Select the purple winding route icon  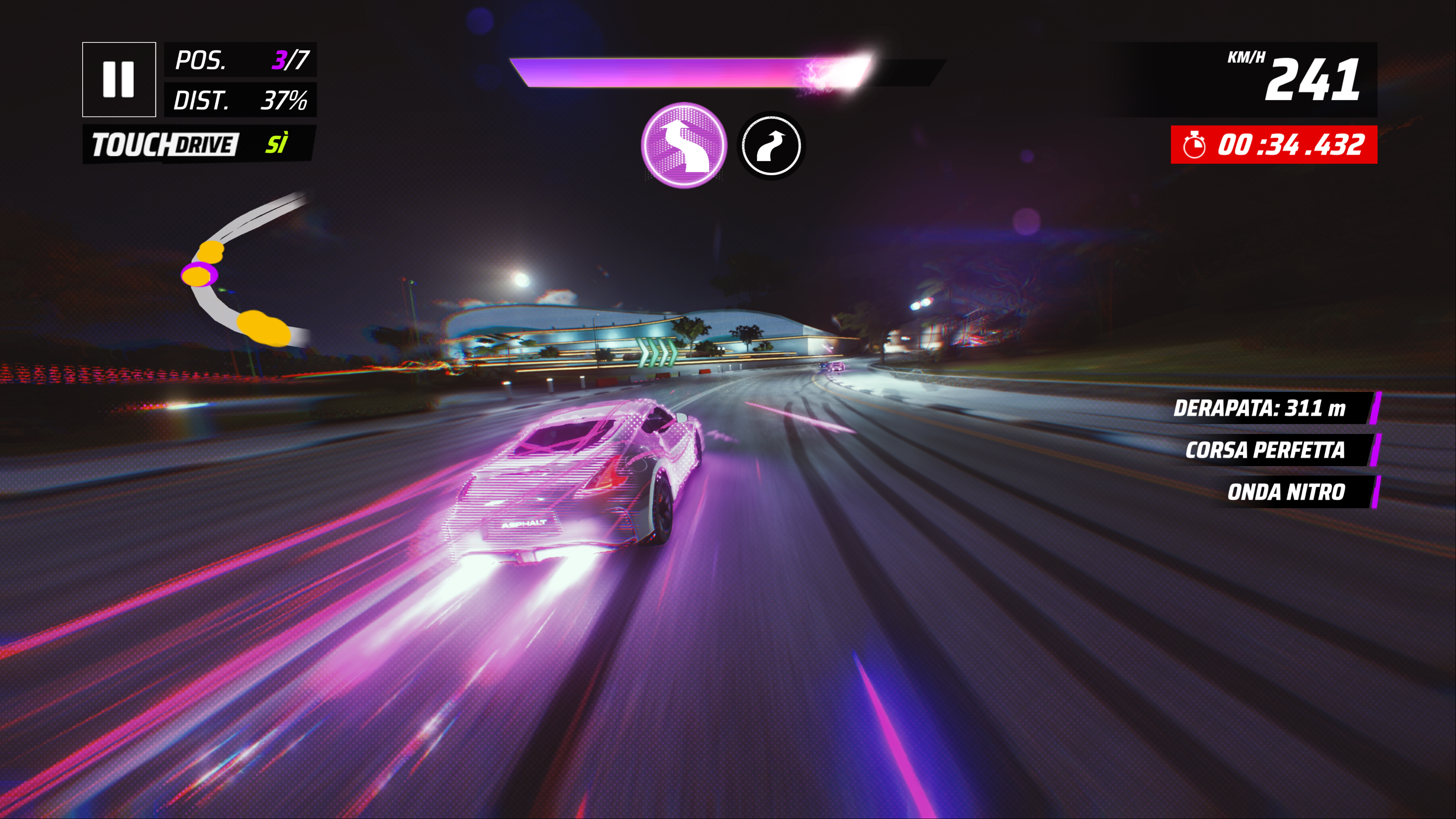[x=684, y=145]
